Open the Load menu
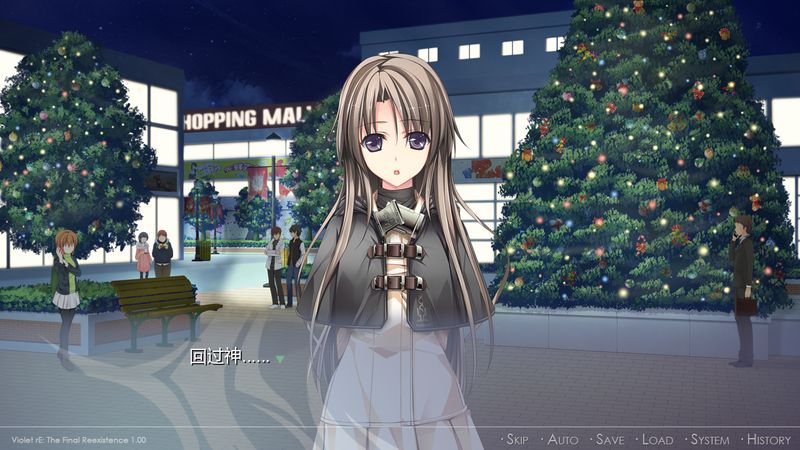 coord(656,440)
